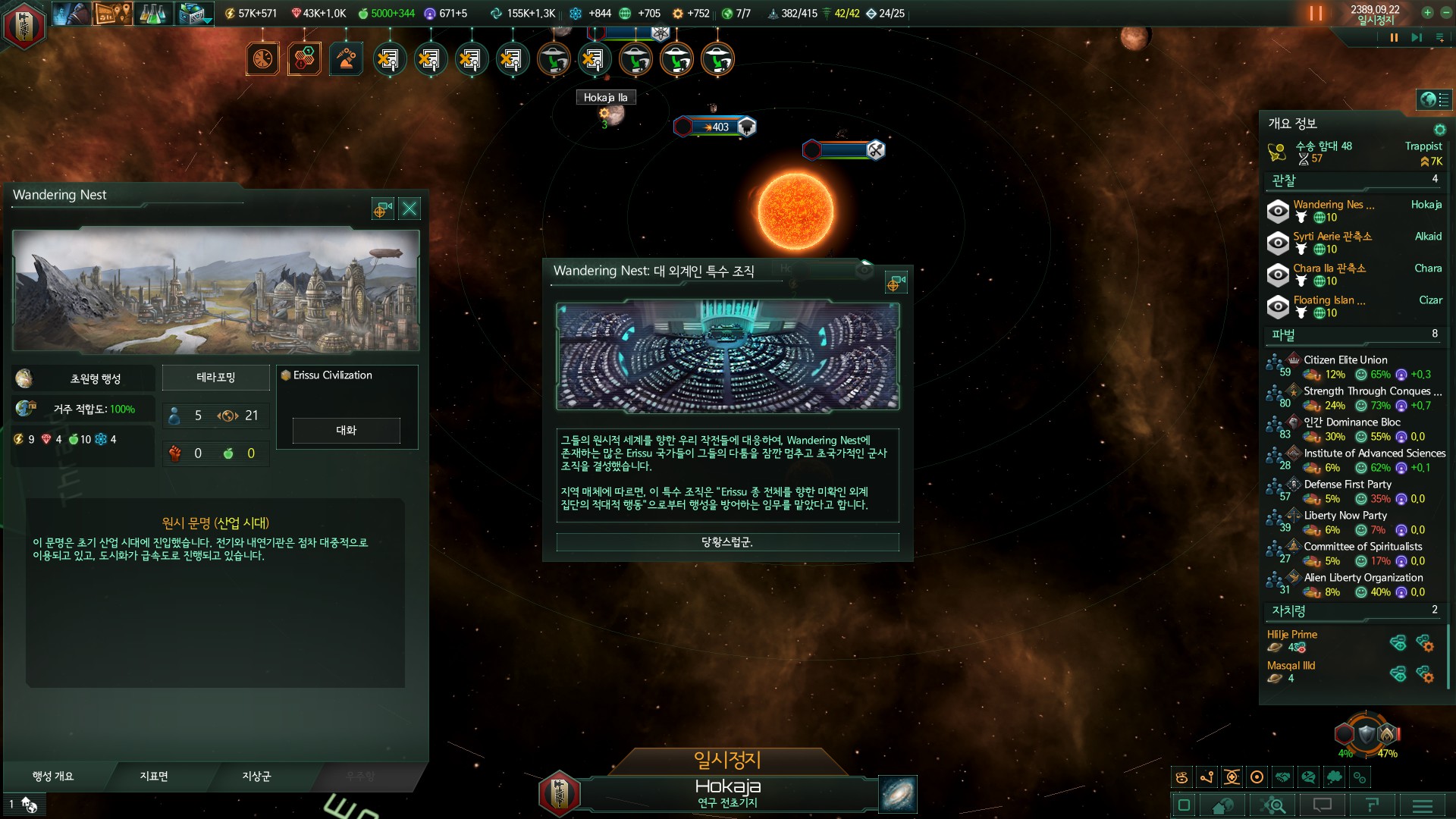Open the research flasks top-bar icon
This screenshot has width=1456, height=819.
(152, 13)
